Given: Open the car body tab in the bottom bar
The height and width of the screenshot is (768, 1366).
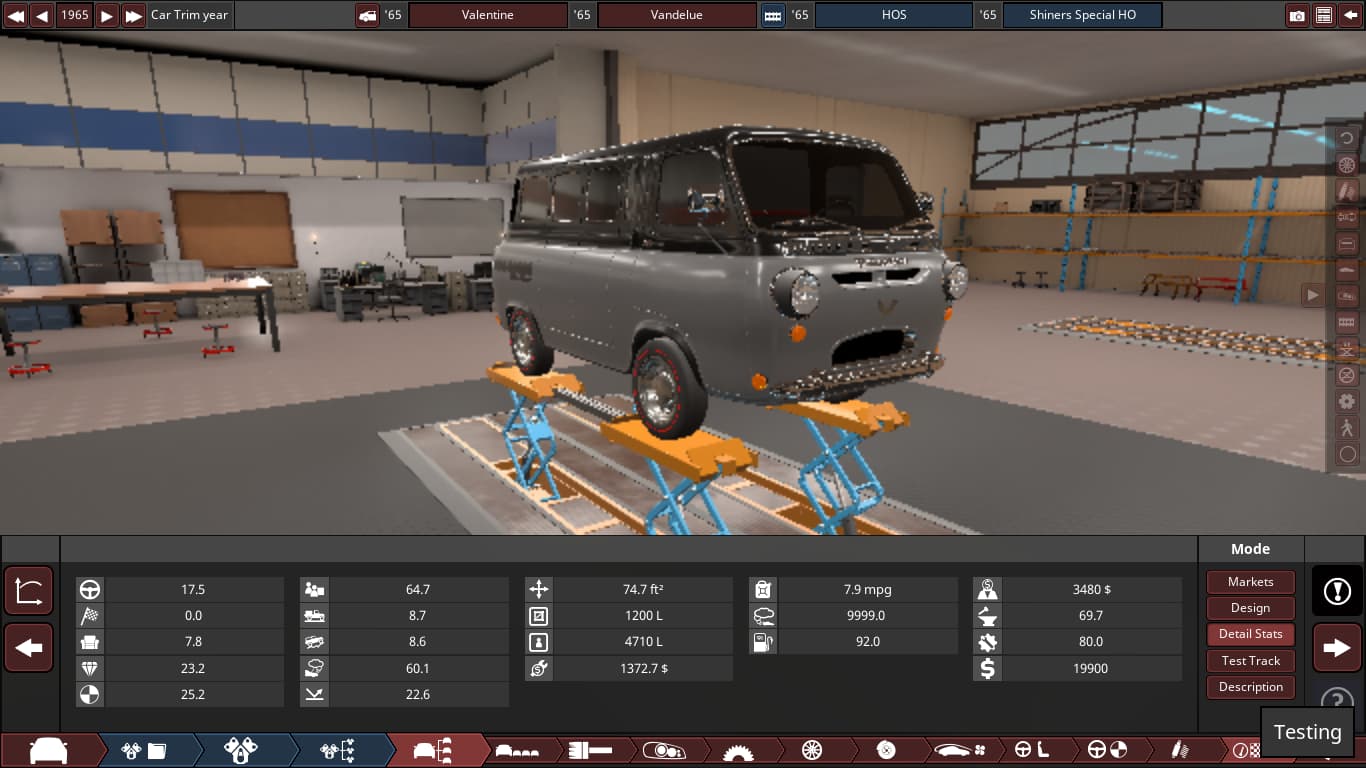Looking at the screenshot, I should pyautogui.click(x=48, y=750).
